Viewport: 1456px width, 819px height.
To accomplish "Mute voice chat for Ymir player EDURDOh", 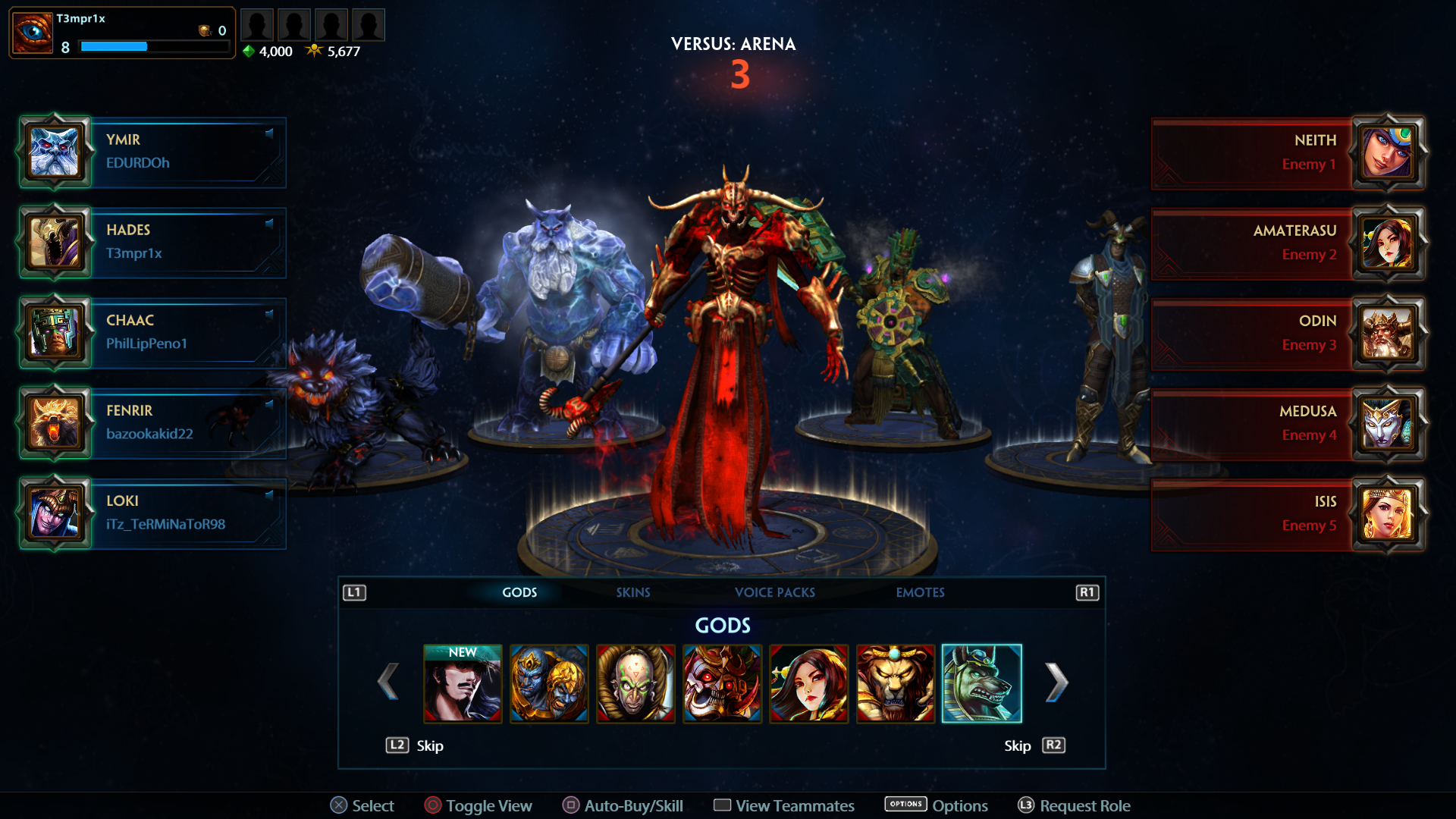I will pyautogui.click(x=269, y=134).
